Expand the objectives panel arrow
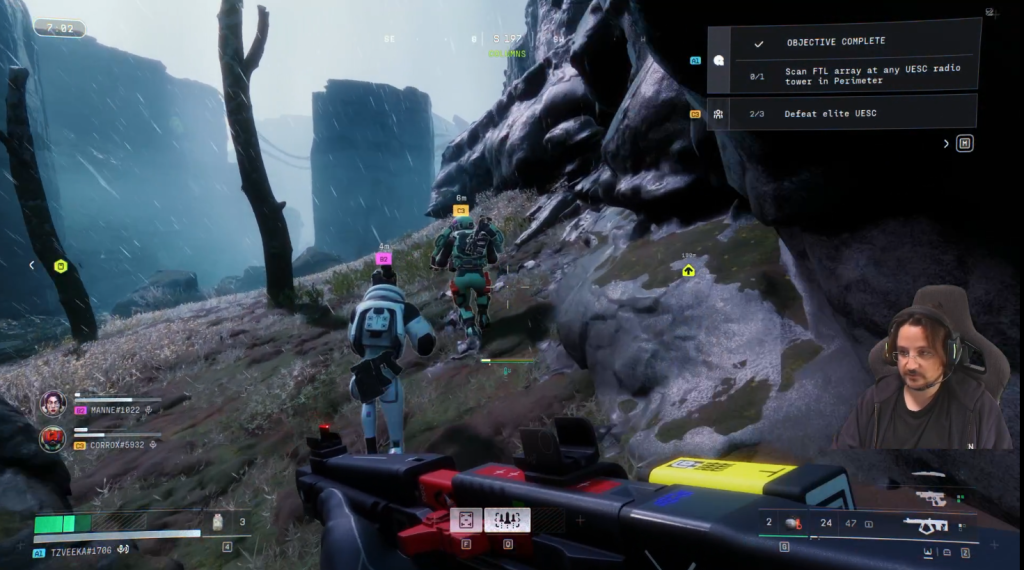 tap(946, 144)
